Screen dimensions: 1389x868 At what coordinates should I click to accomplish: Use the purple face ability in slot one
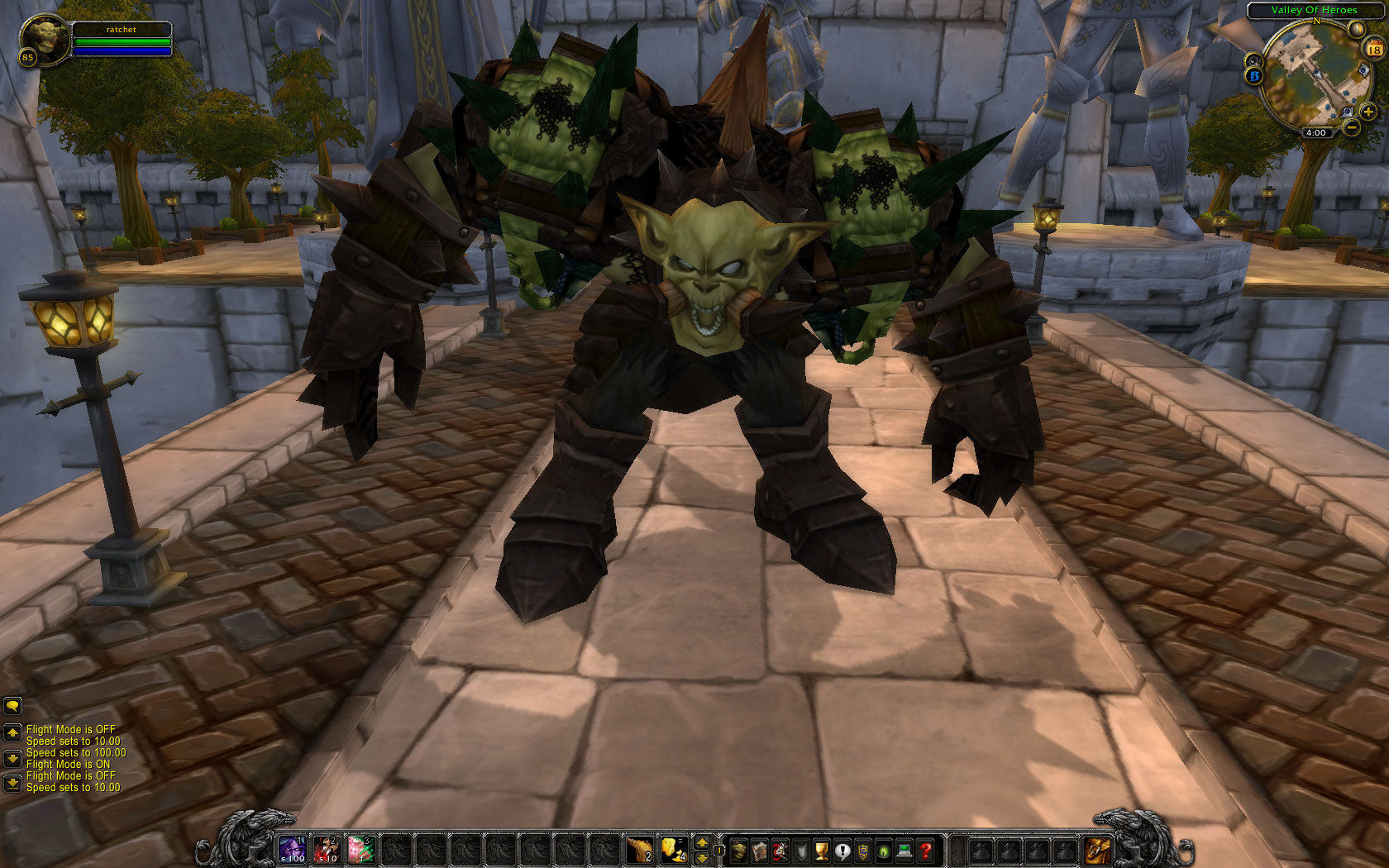(292, 850)
